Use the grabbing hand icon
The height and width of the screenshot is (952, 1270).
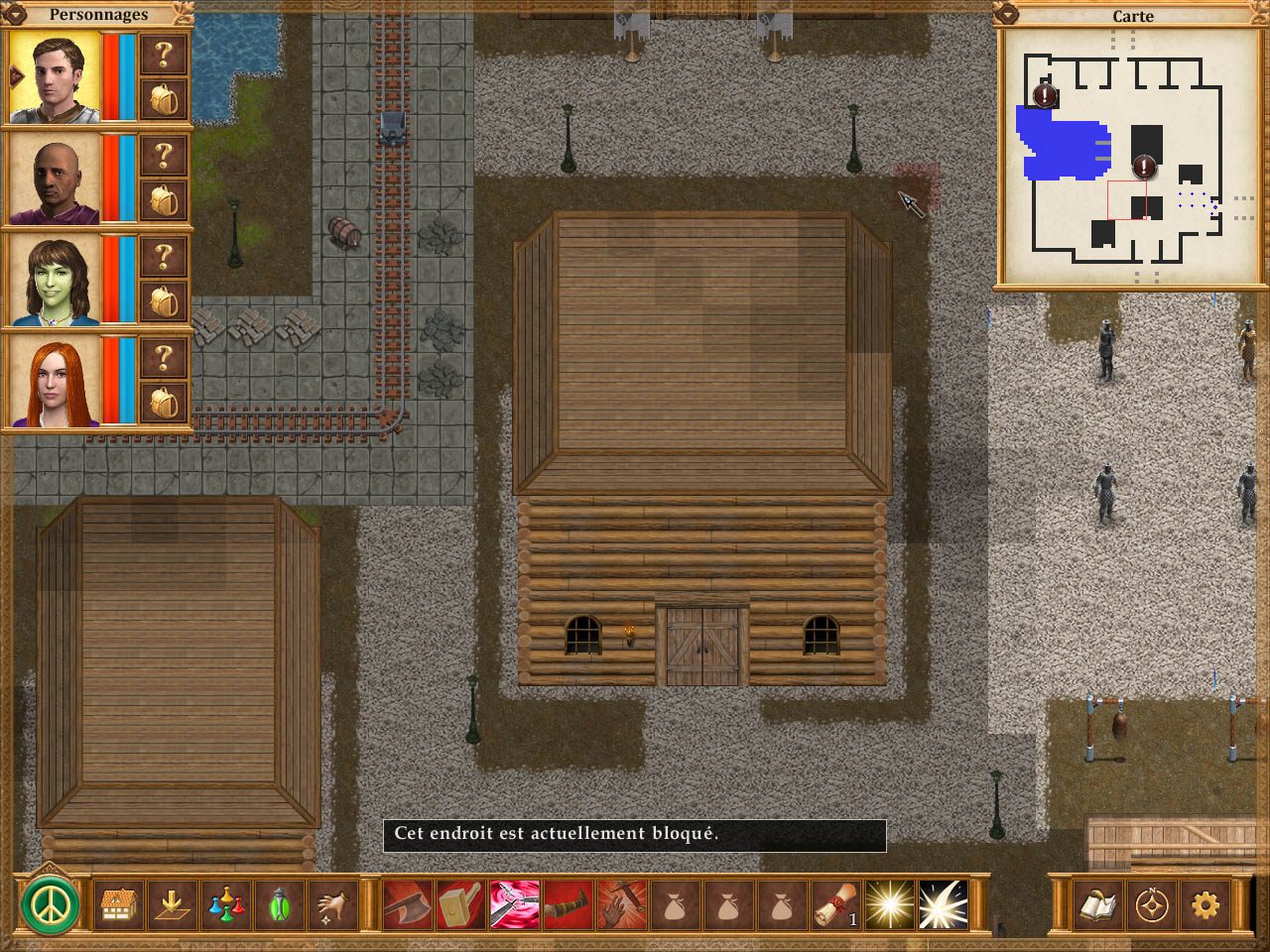[x=332, y=904]
